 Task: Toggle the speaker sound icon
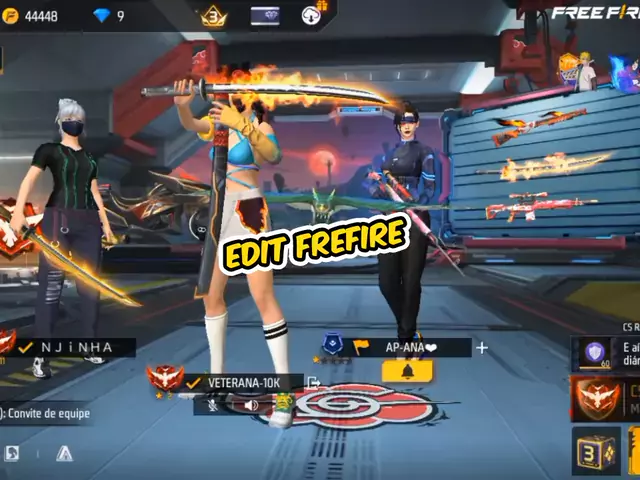tap(252, 405)
